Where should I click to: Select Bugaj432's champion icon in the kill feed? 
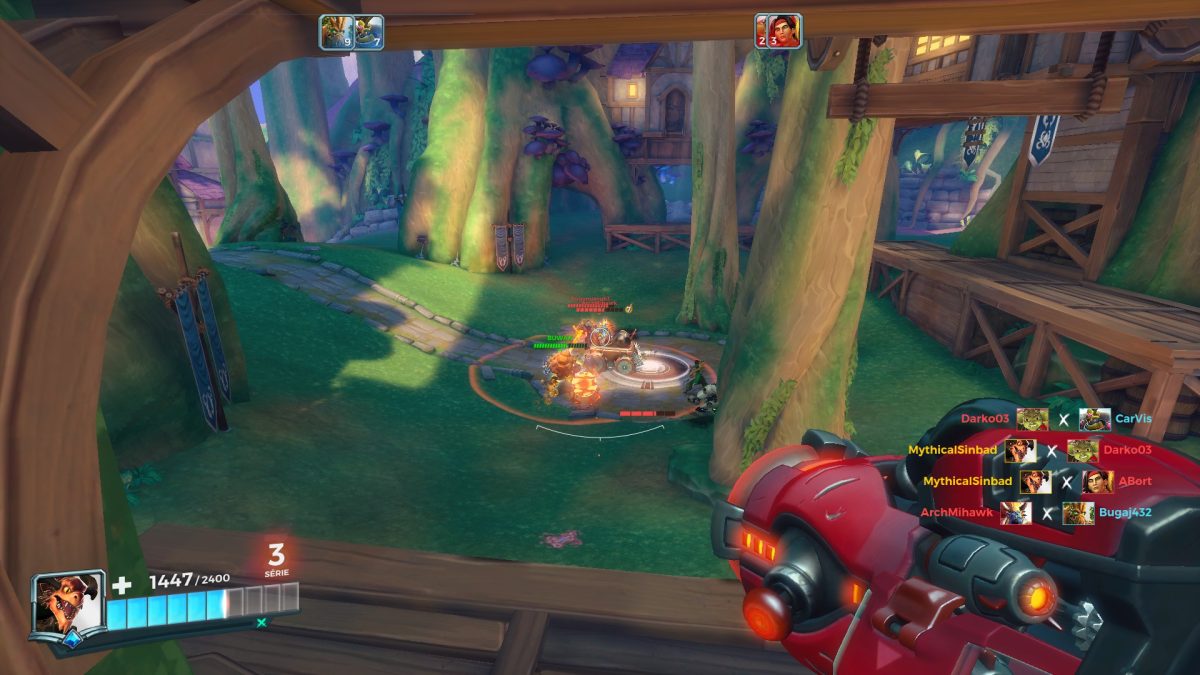pos(1079,513)
